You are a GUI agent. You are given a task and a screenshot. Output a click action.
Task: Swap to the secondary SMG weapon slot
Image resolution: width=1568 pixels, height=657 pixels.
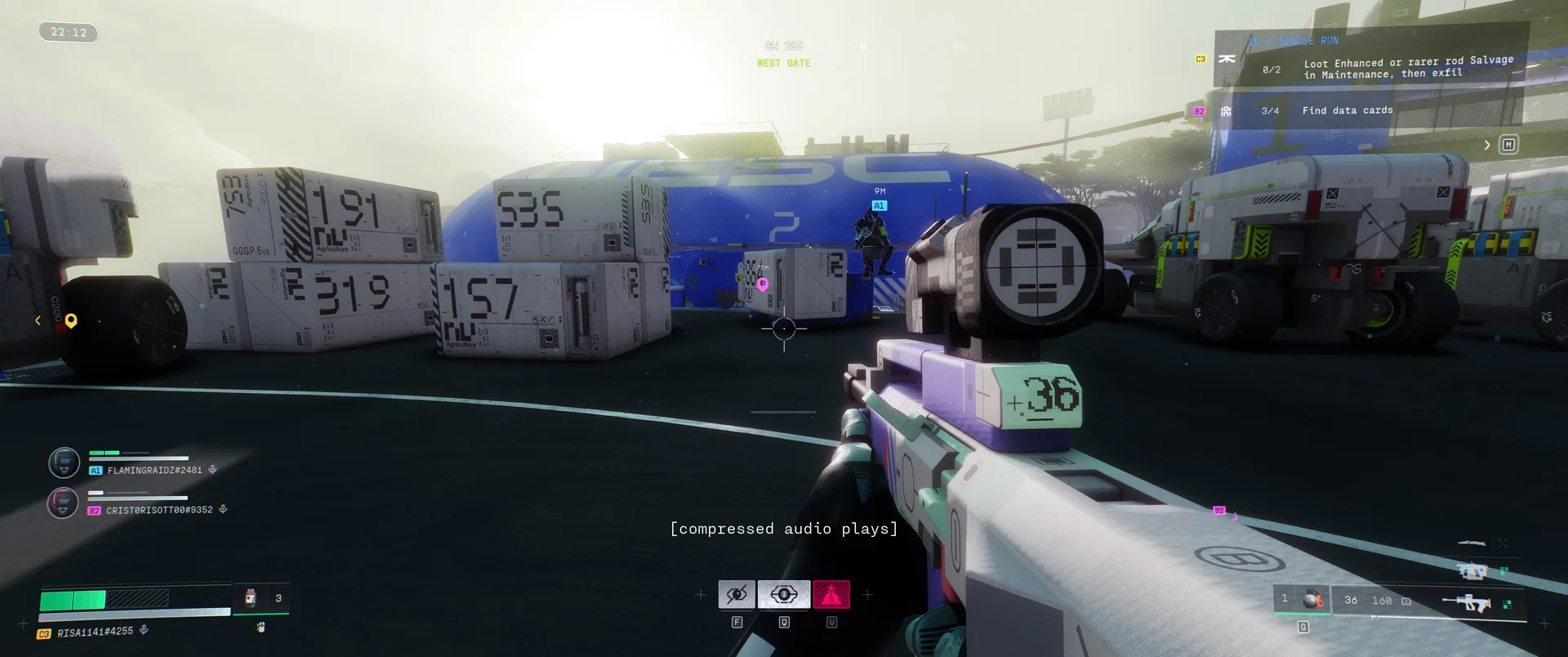point(1472,571)
